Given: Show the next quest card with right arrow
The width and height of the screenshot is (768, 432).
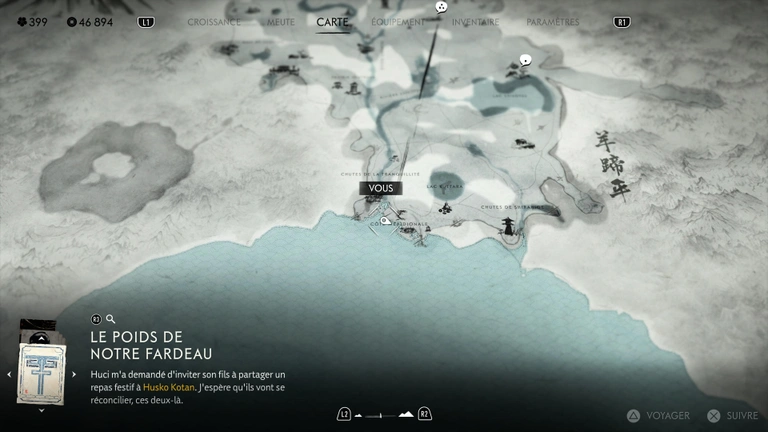Looking at the screenshot, I should pyautogui.click(x=74, y=374).
